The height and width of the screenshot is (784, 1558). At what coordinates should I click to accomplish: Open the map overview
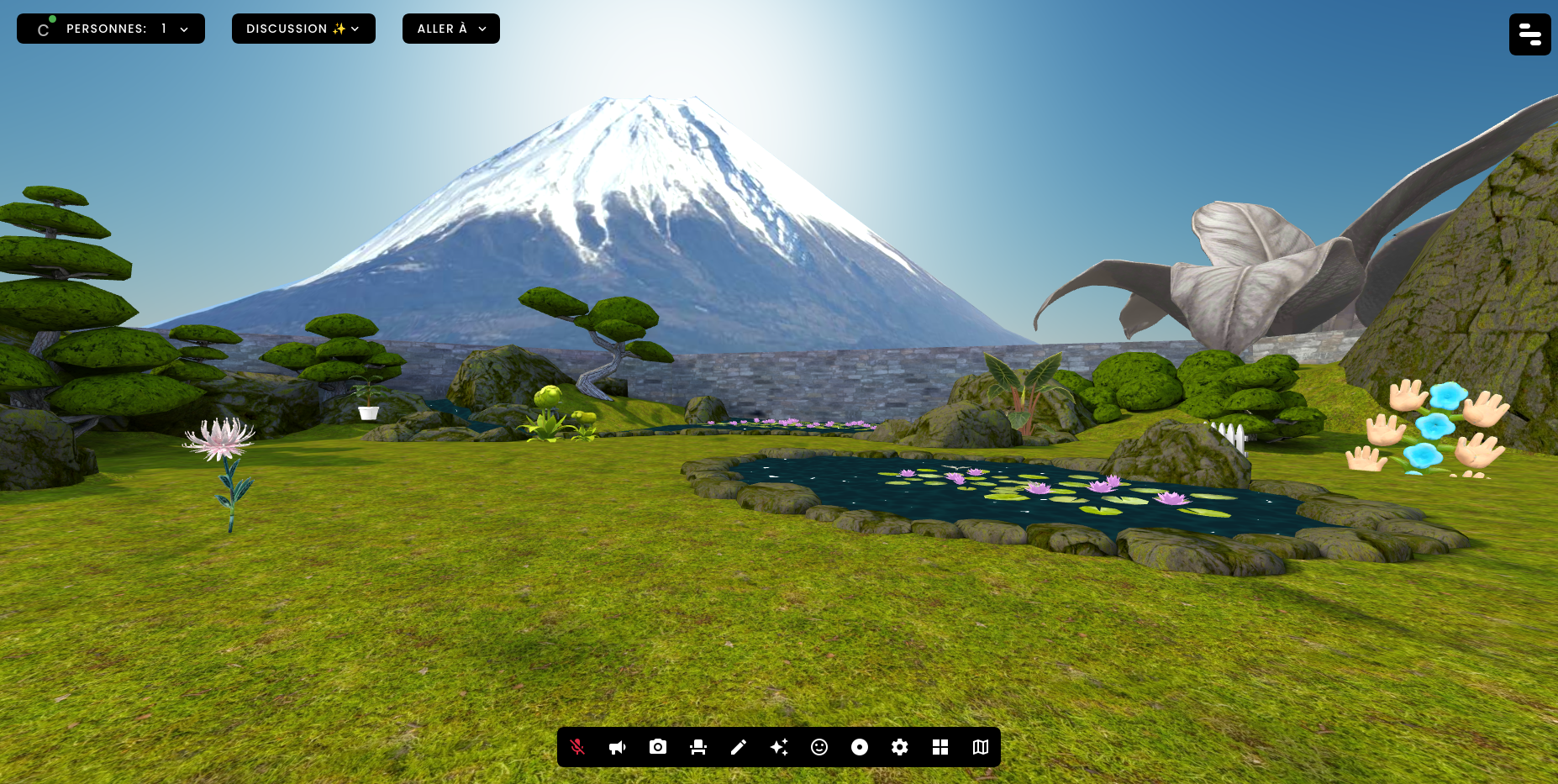pyautogui.click(x=981, y=747)
